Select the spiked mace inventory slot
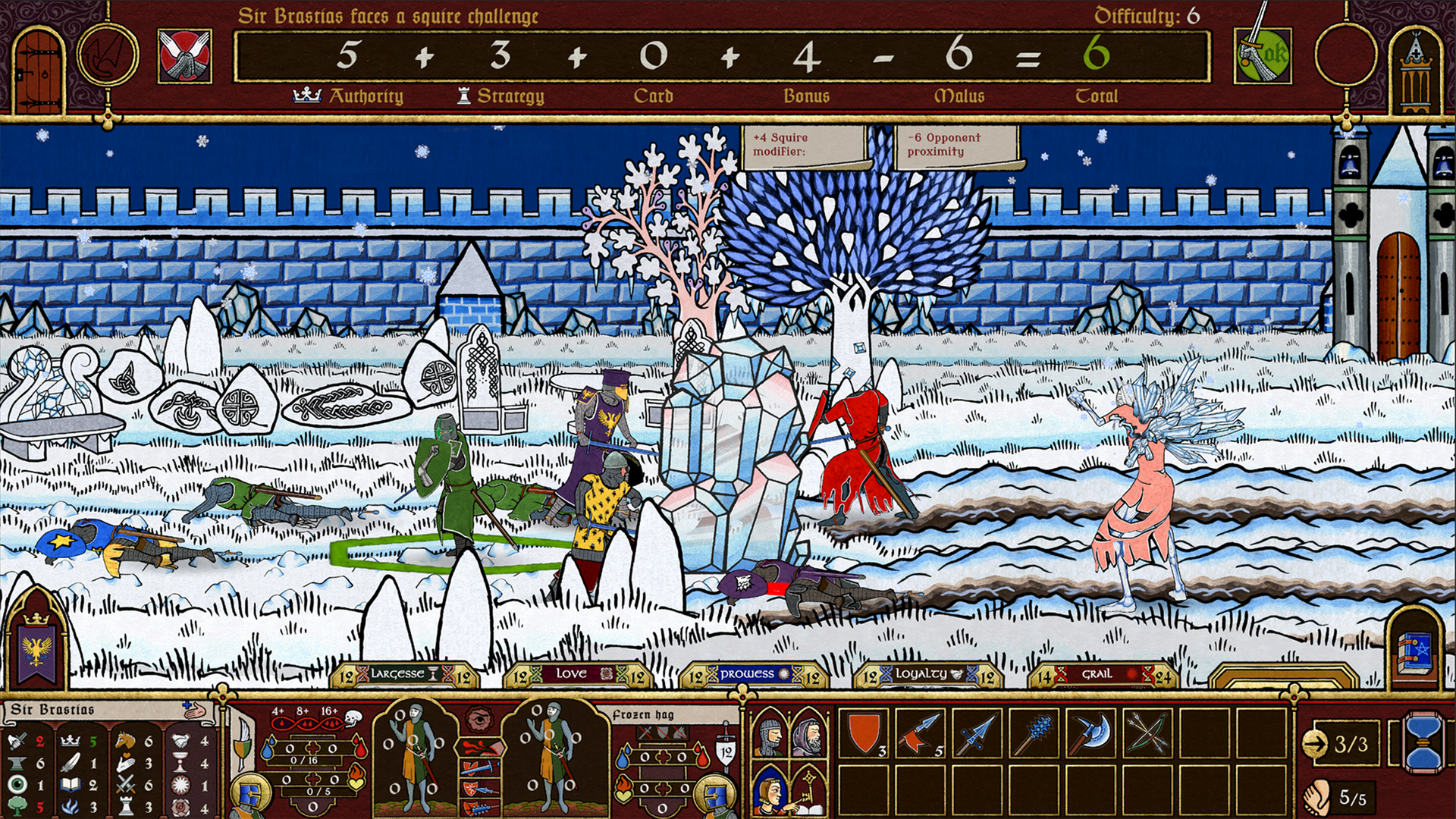Image resolution: width=1456 pixels, height=819 pixels. click(x=1035, y=733)
